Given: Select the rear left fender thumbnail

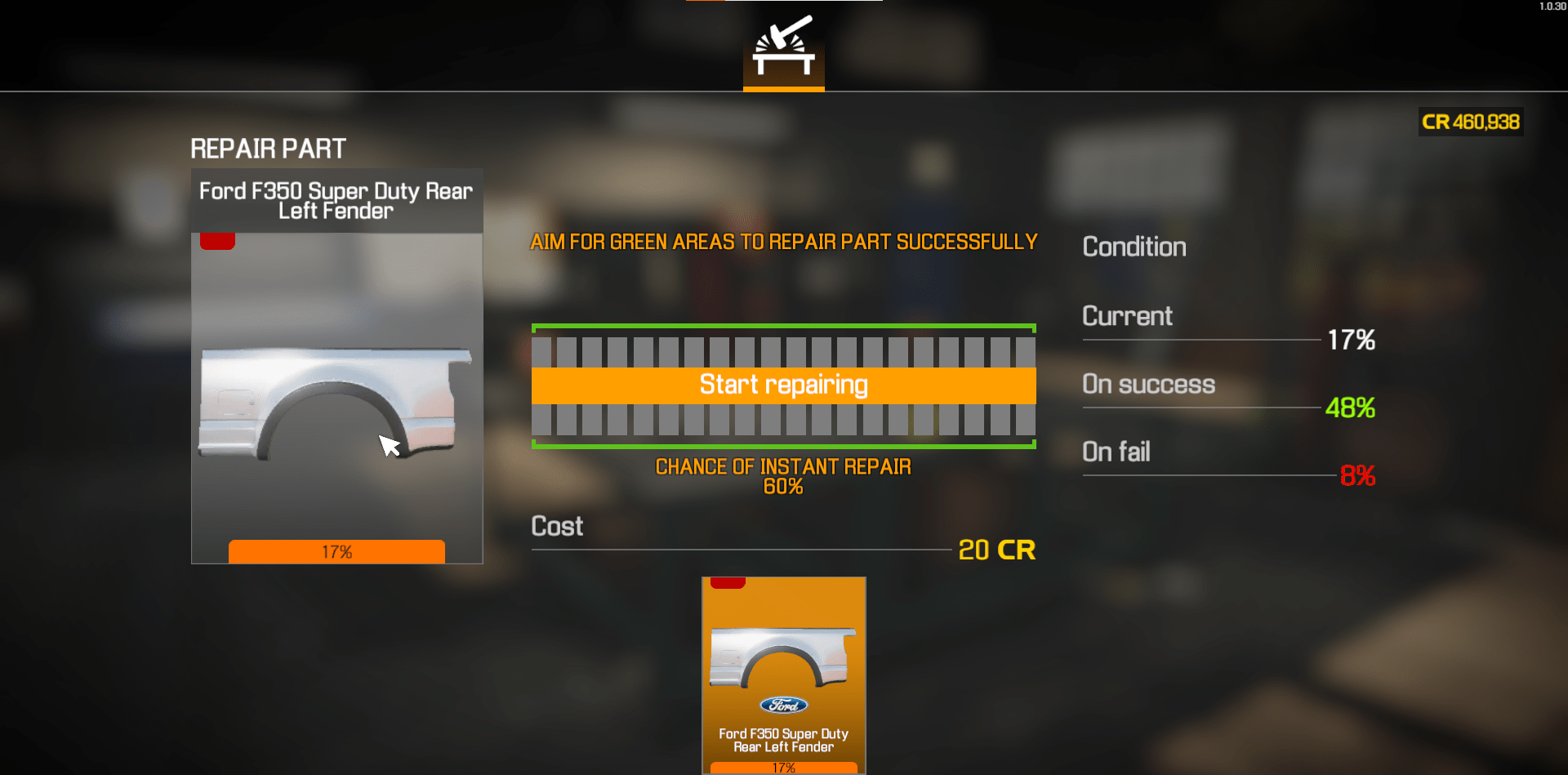Looking at the screenshot, I should [336, 400].
